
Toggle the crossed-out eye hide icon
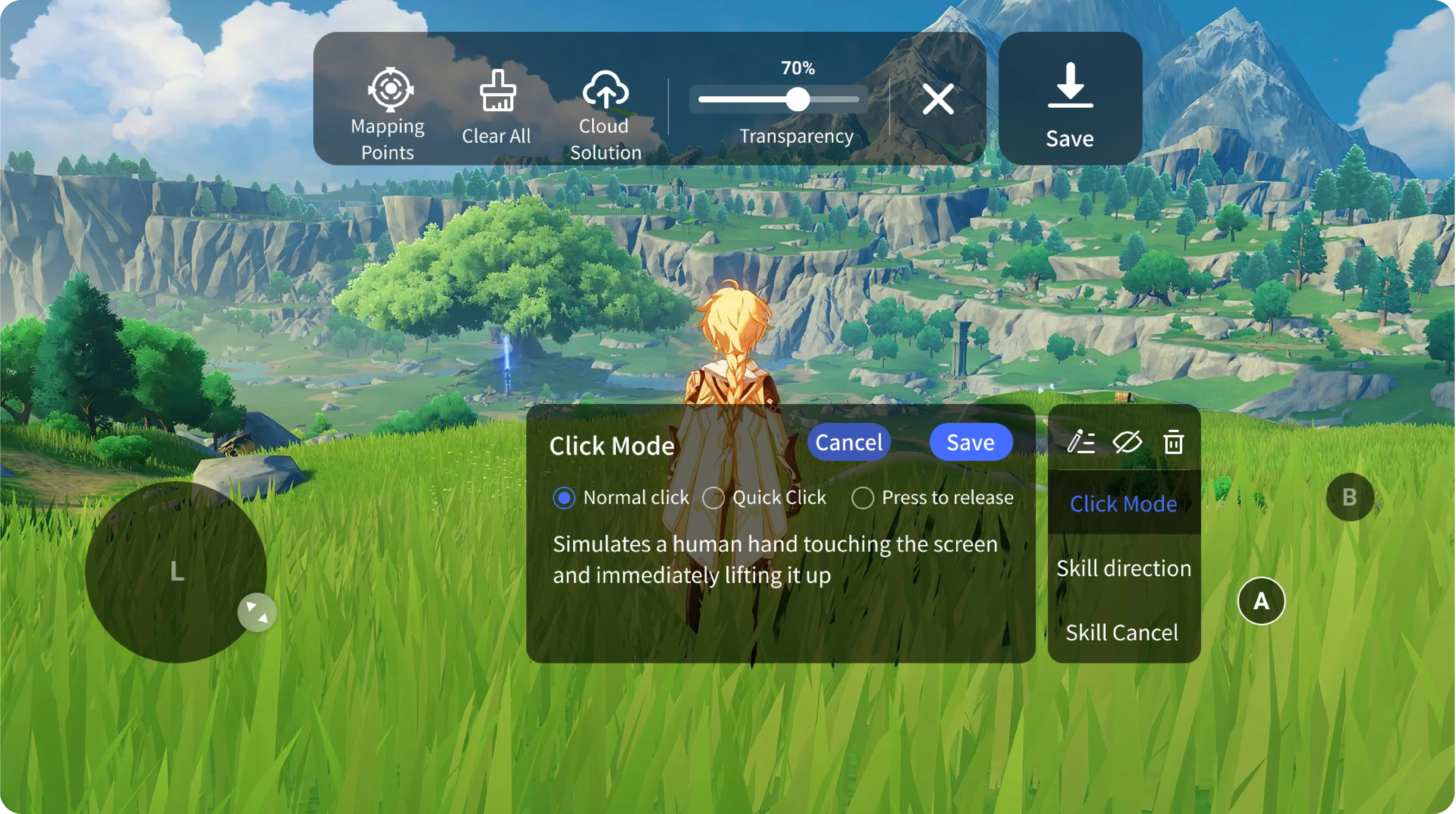1127,442
